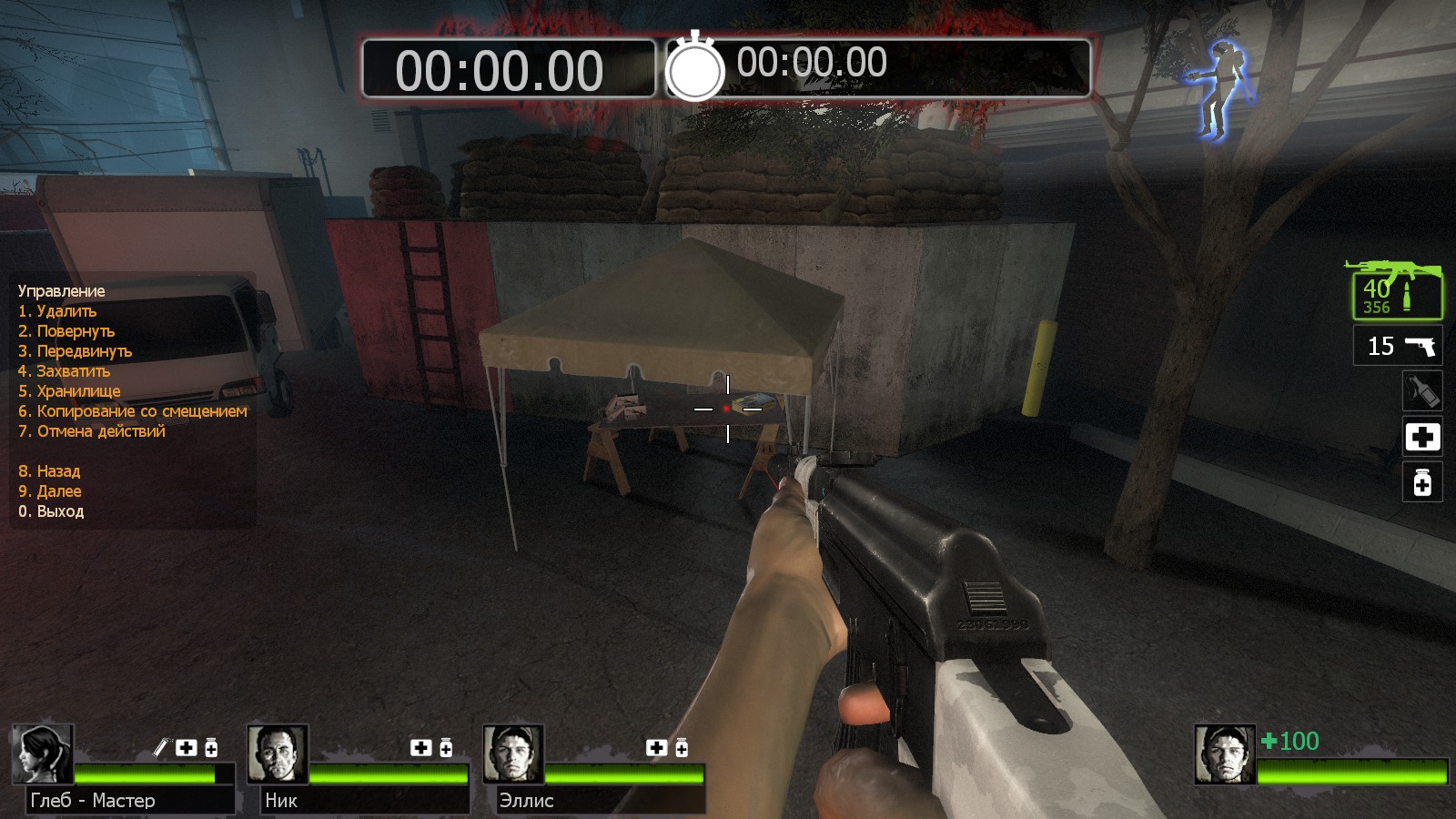This screenshot has width=1456, height=819.
Task: Click teammate Глеб - Мастер portrait
Action: (x=42, y=754)
